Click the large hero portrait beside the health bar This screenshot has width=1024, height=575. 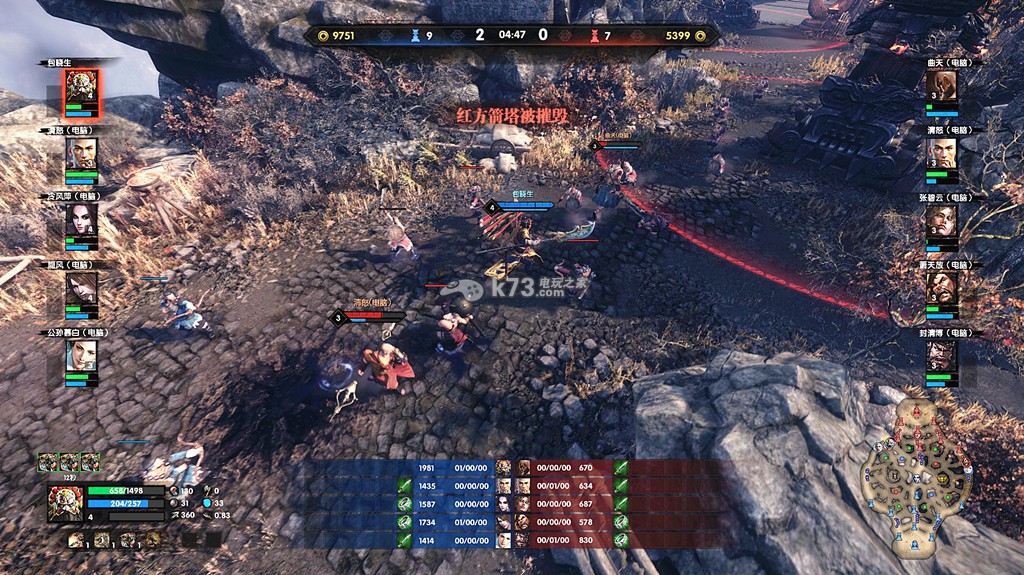coord(66,502)
